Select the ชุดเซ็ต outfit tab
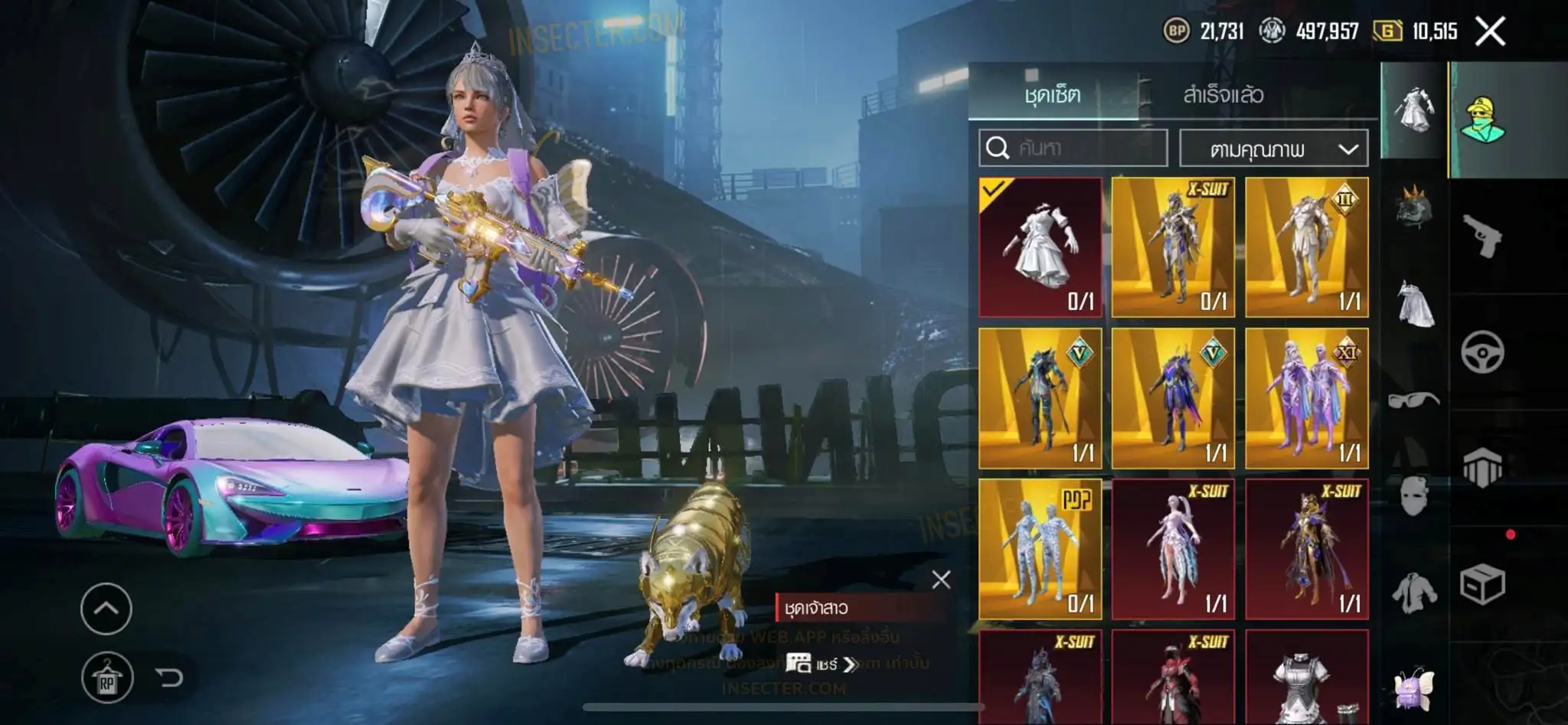This screenshot has width=1568, height=725. 1053,95
